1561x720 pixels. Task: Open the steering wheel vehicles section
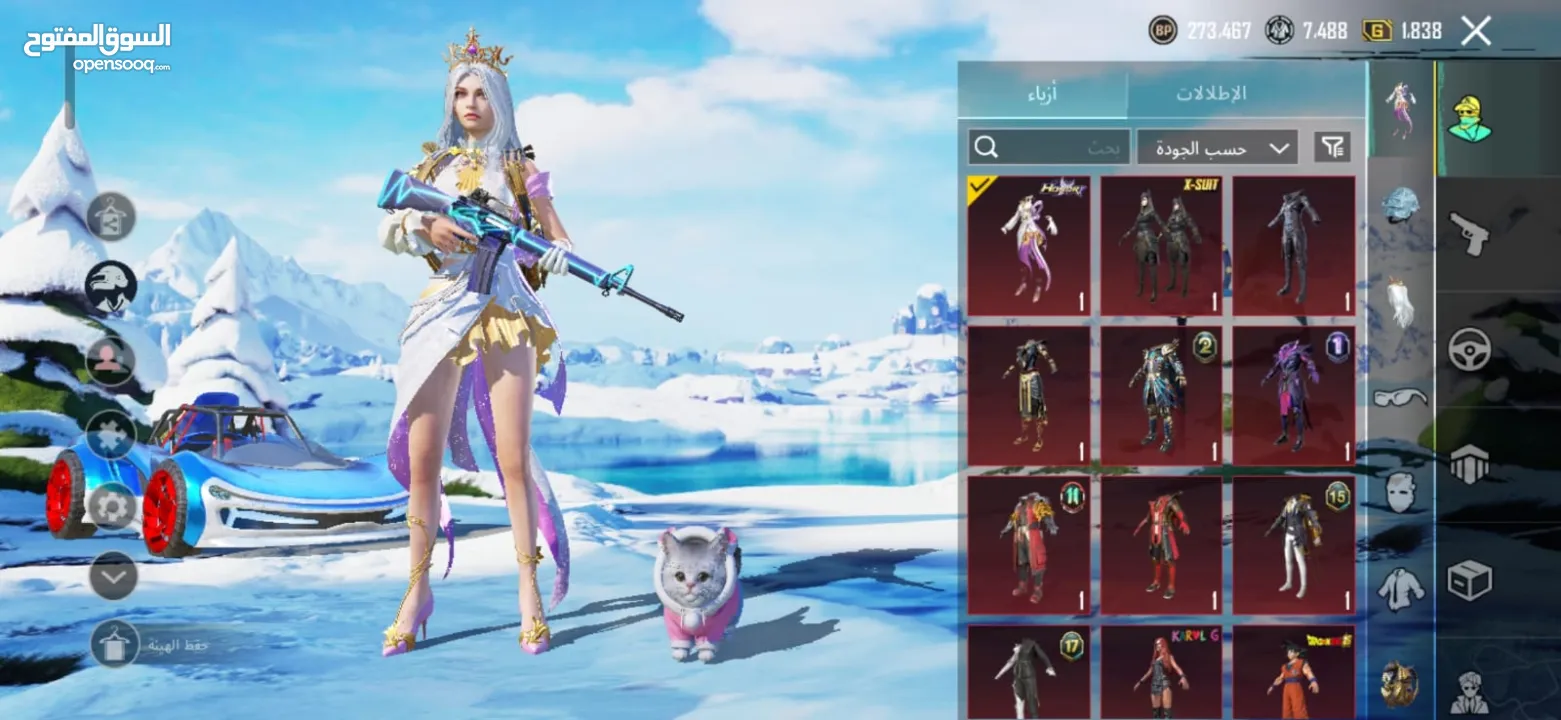pyautogui.click(x=1470, y=349)
